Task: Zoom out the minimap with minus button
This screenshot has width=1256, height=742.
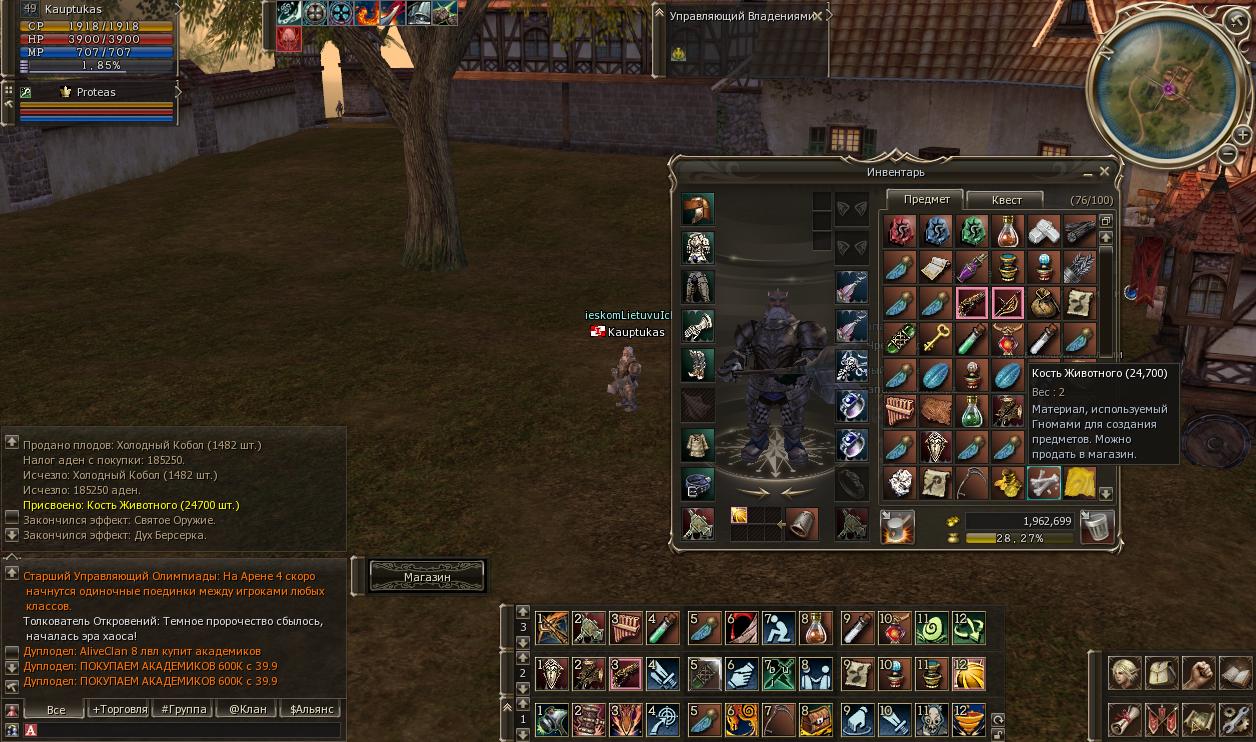Action: coord(1229,153)
